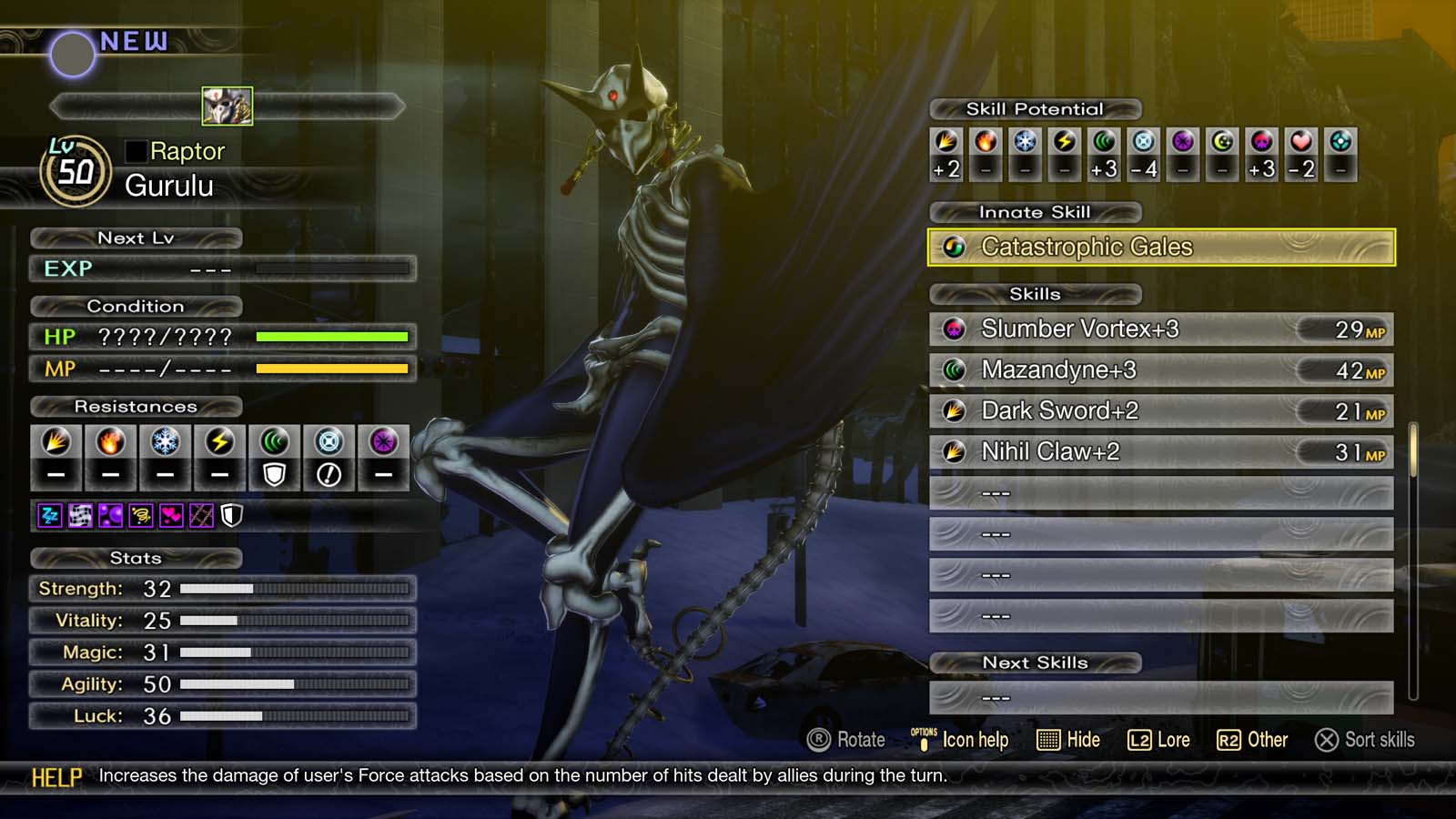Open Sort skills options

[x=1364, y=740]
